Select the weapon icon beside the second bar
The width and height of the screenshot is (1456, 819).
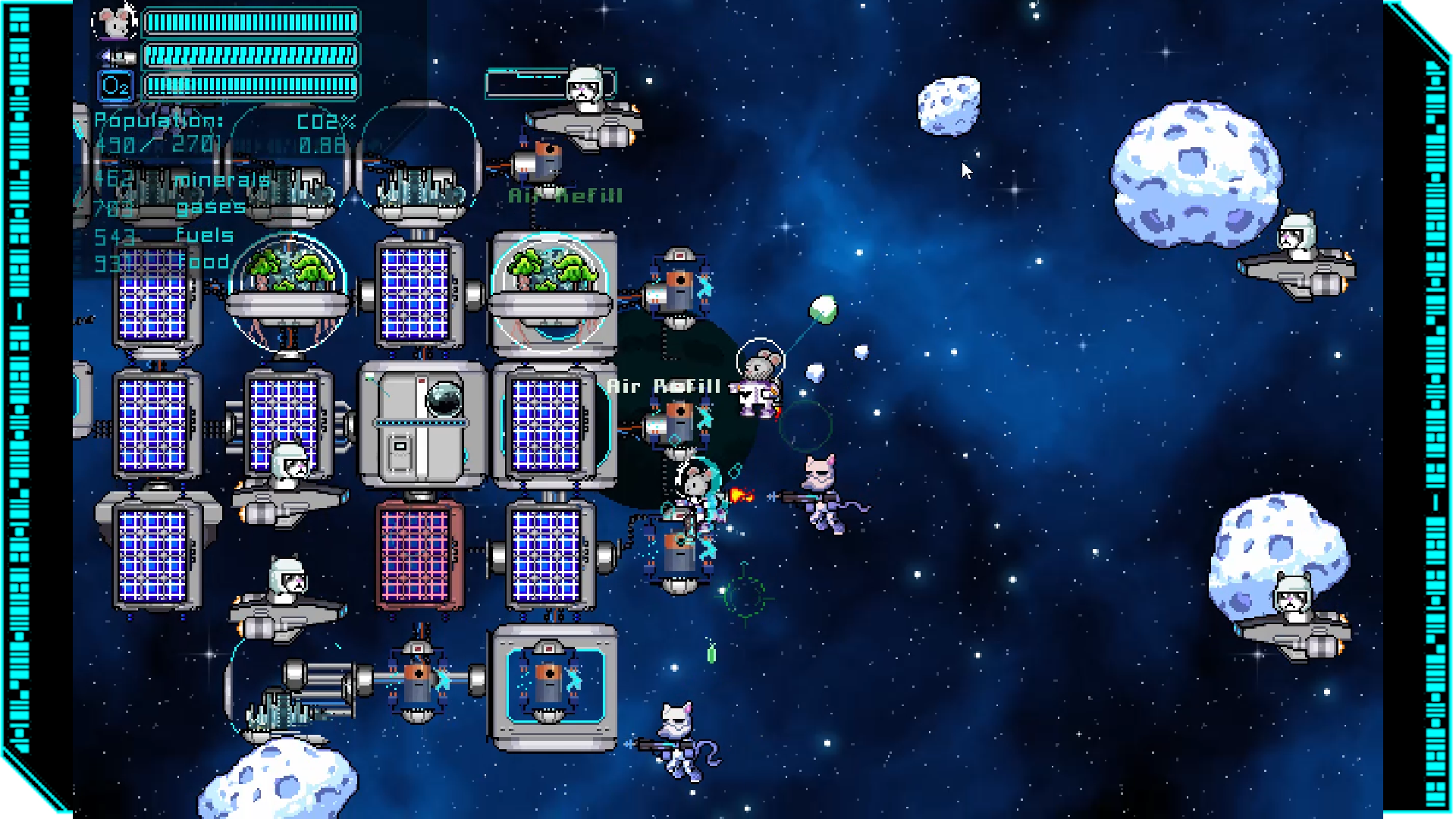[x=117, y=56]
